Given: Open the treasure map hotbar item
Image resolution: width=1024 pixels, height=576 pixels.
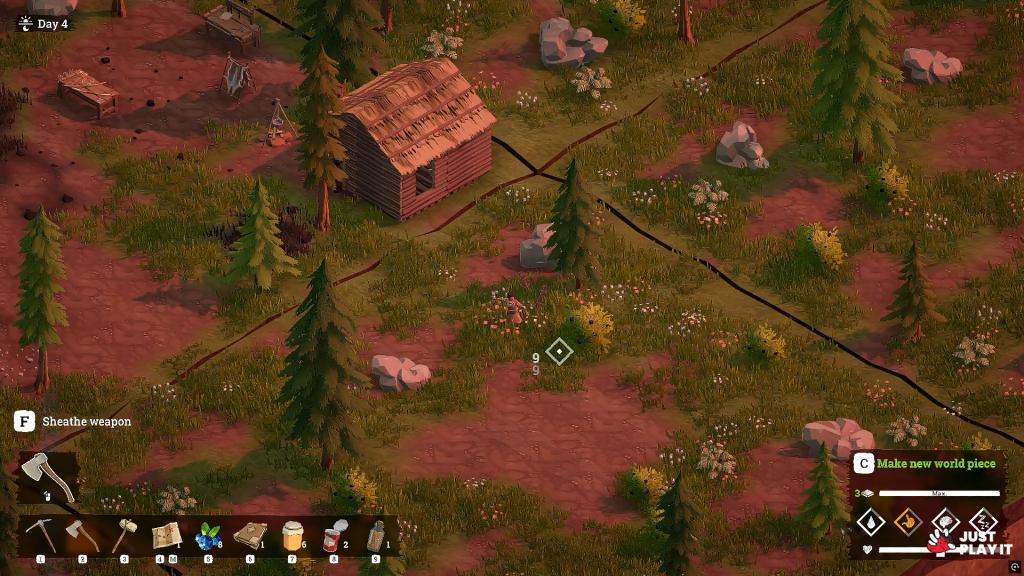Looking at the screenshot, I should coord(165,536).
